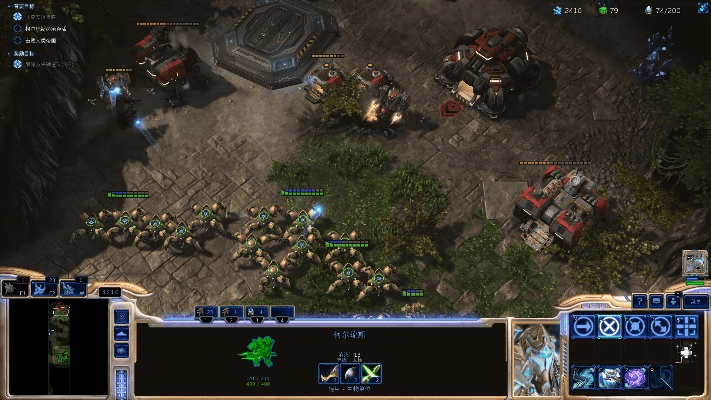Activate the purple vortex ability
The image size is (711, 400).
click(634, 376)
